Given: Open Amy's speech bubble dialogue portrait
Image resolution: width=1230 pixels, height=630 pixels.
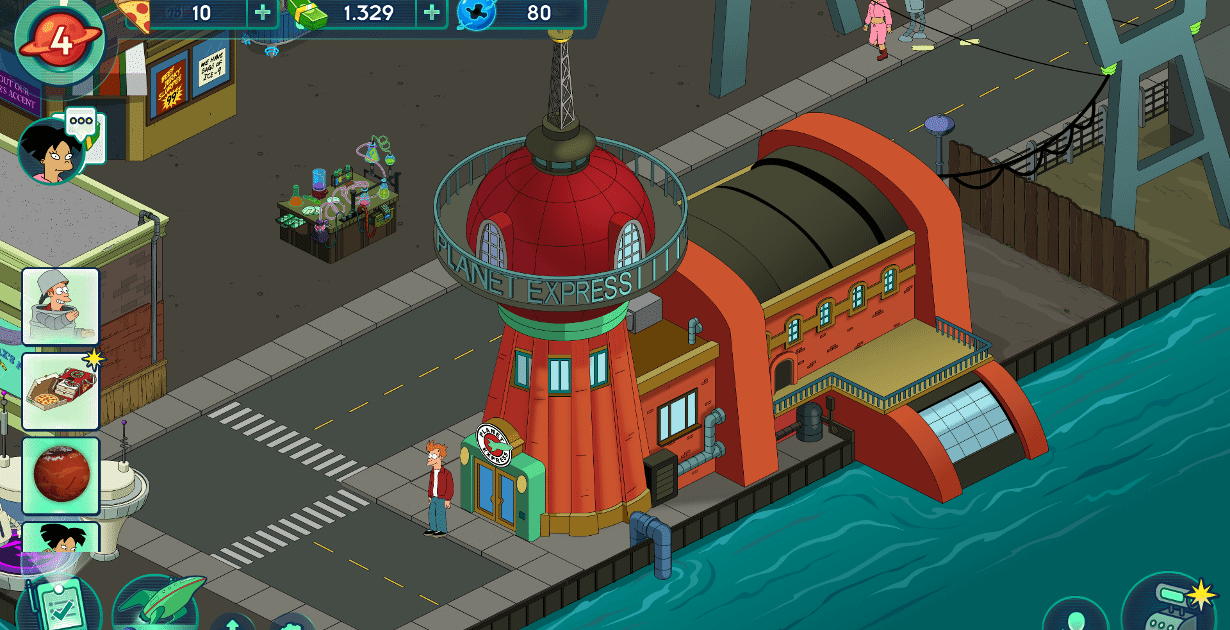Looking at the screenshot, I should (50, 151).
